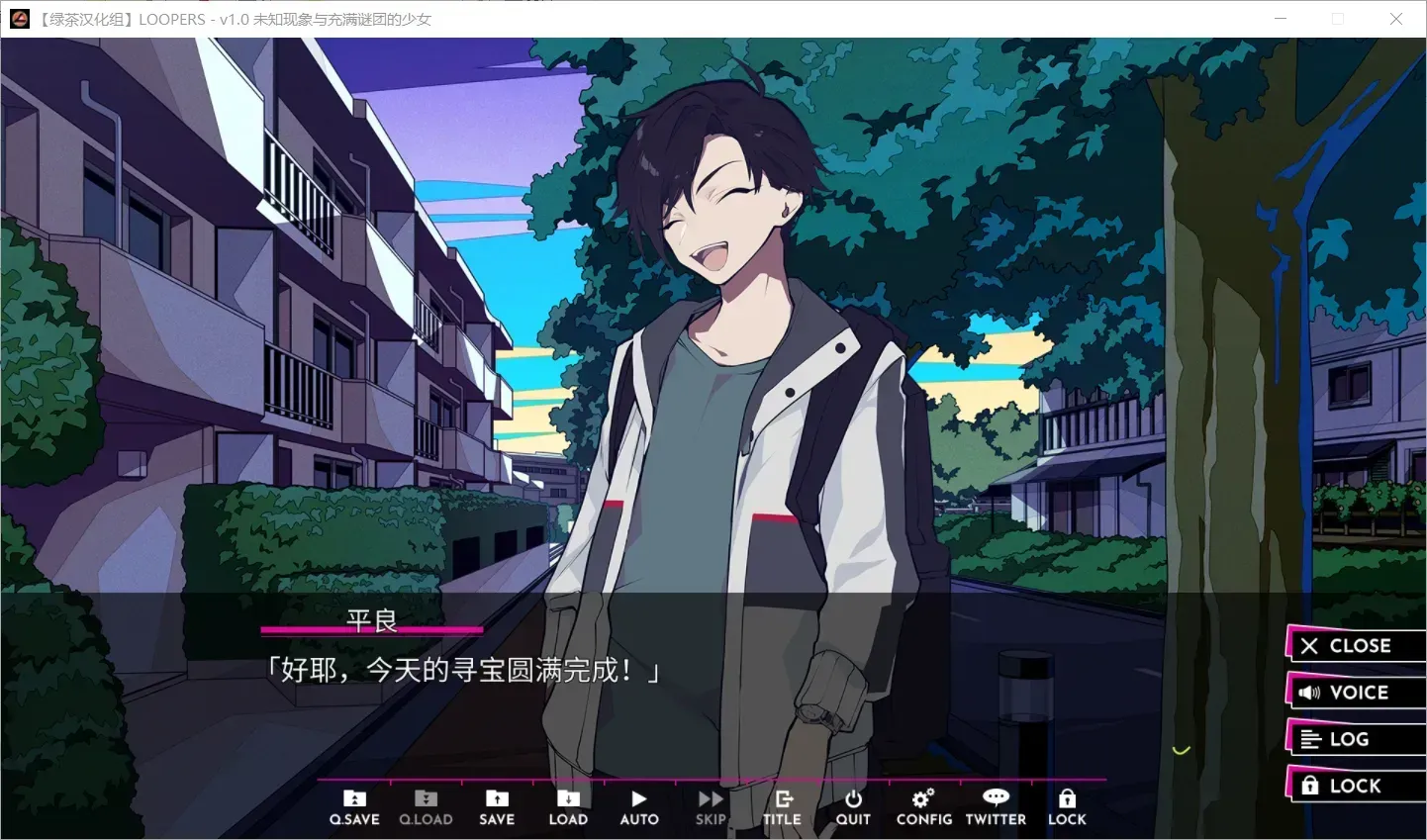Screen dimensions: 1427x840
Task: Activate LOCK in the right side panel
Action: click(1354, 785)
